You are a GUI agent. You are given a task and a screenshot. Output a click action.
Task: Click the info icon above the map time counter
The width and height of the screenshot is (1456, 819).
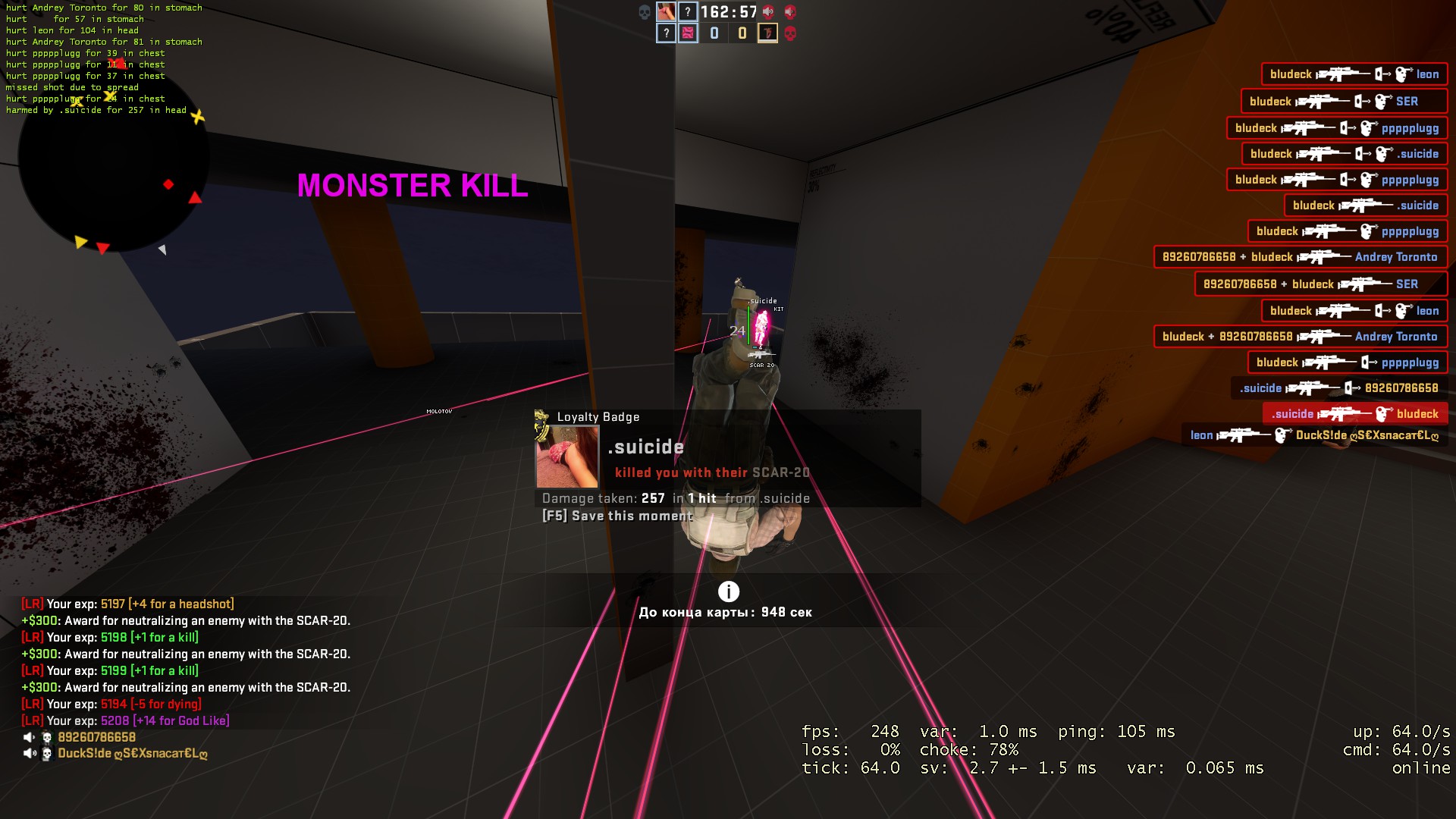pos(727,591)
